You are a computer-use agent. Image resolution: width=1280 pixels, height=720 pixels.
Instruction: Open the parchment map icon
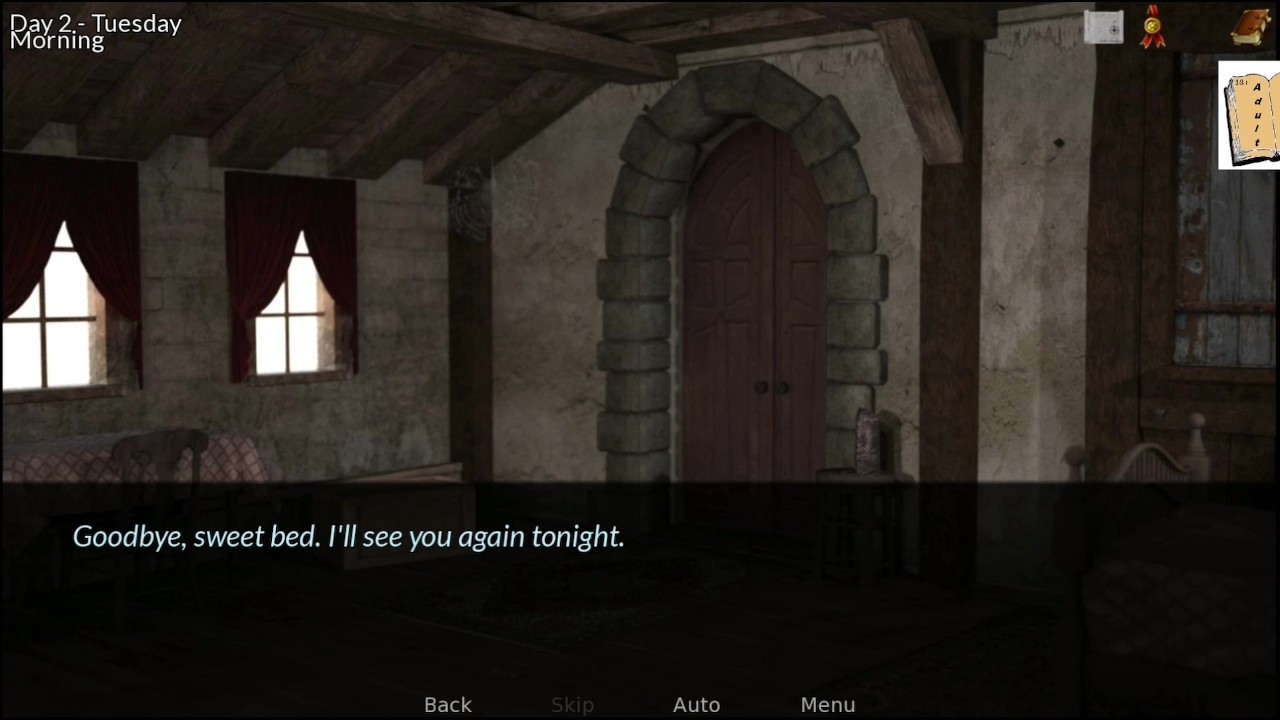tap(1103, 28)
